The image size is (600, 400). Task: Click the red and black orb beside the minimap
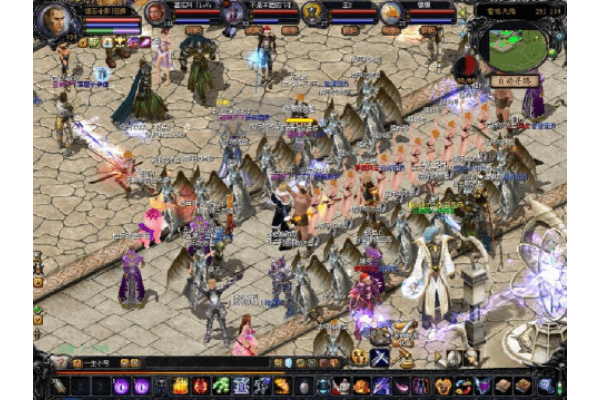[x=465, y=67]
